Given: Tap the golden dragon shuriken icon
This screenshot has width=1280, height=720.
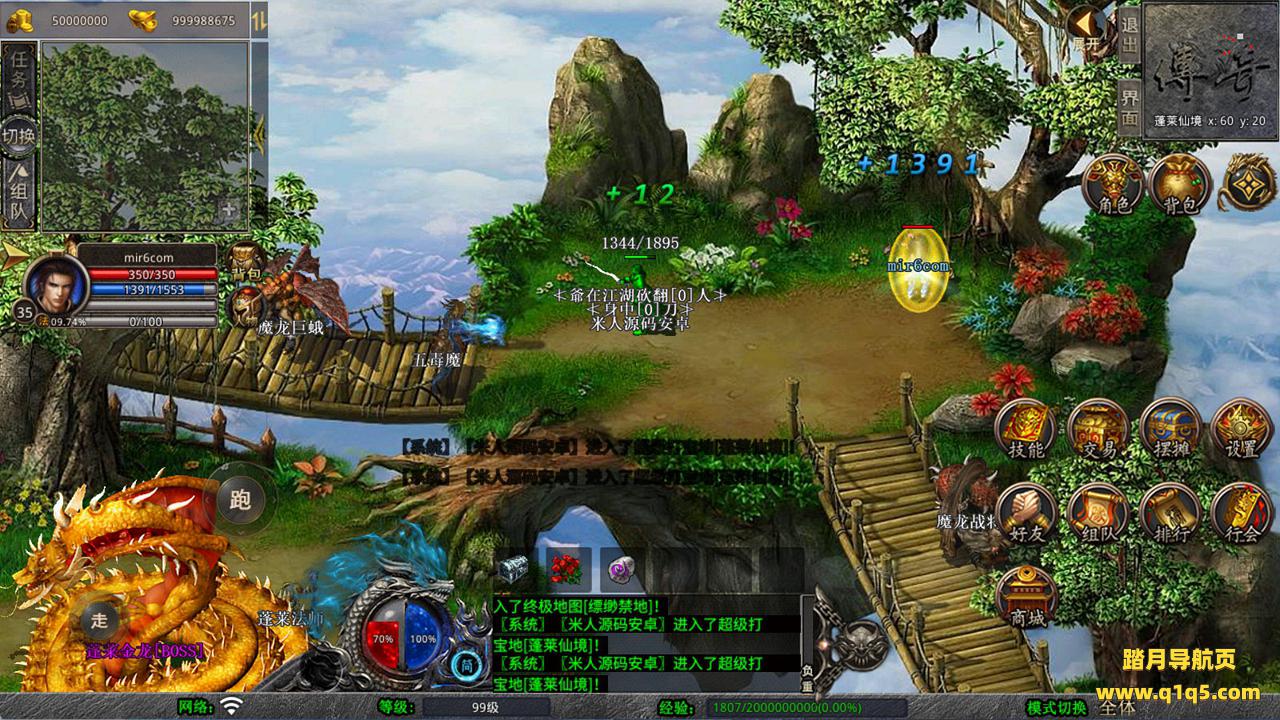Looking at the screenshot, I should [1246, 182].
